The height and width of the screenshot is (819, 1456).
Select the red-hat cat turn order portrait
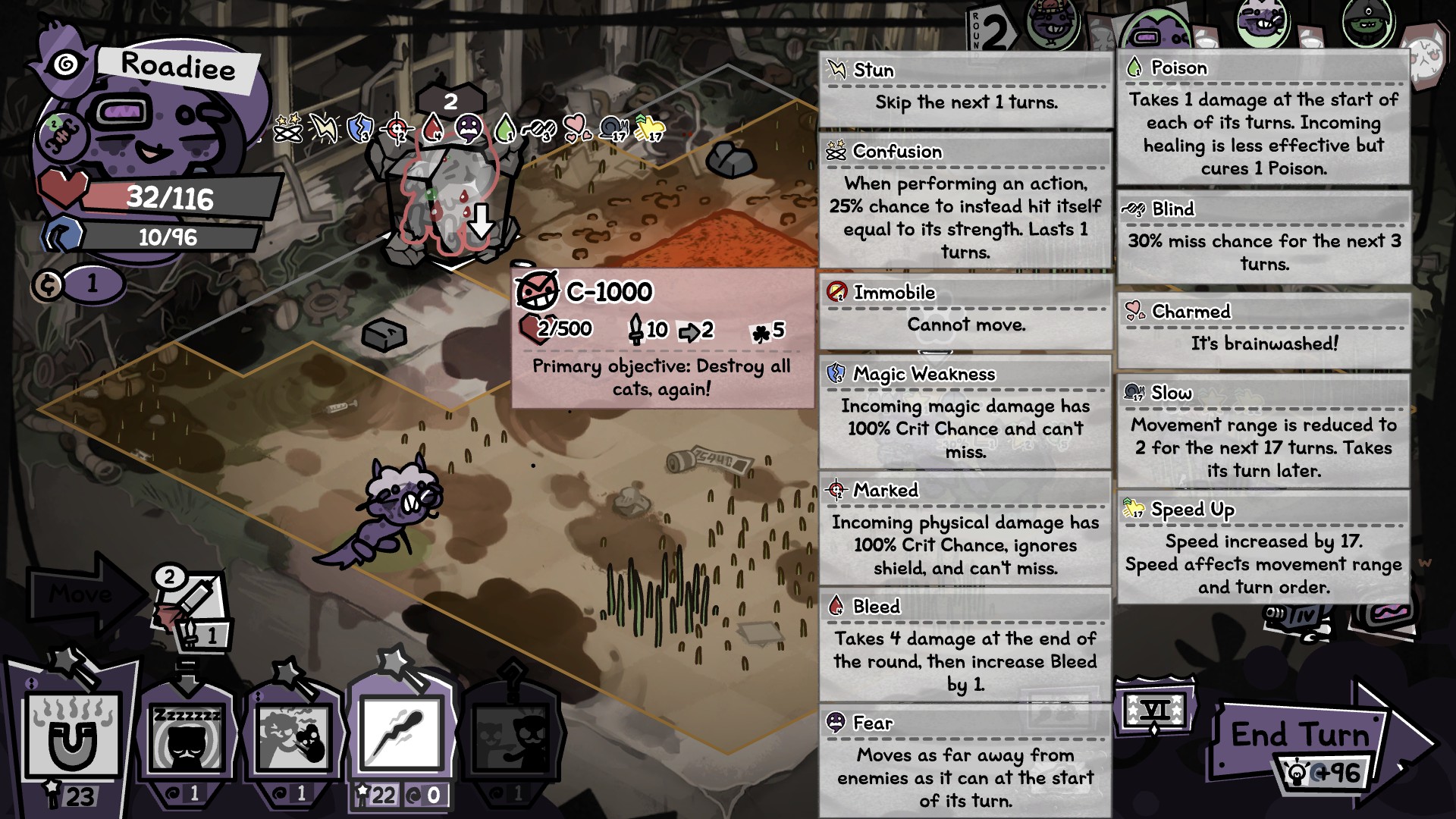tap(1053, 23)
